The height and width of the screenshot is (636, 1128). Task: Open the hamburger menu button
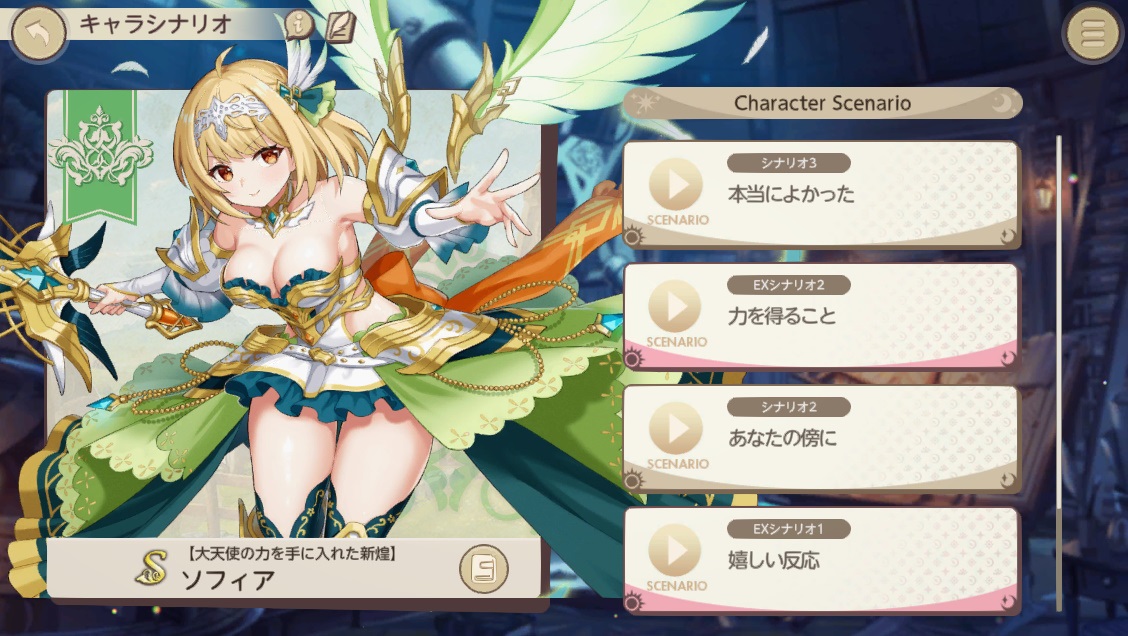tap(1092, 34)
